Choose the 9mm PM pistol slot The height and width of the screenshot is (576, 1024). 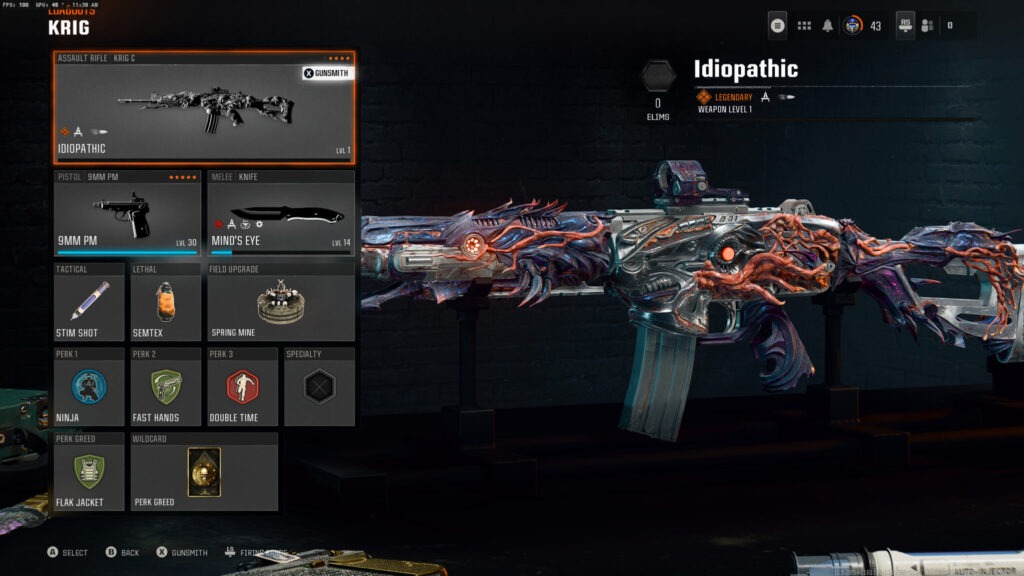[x=128, y=213]
